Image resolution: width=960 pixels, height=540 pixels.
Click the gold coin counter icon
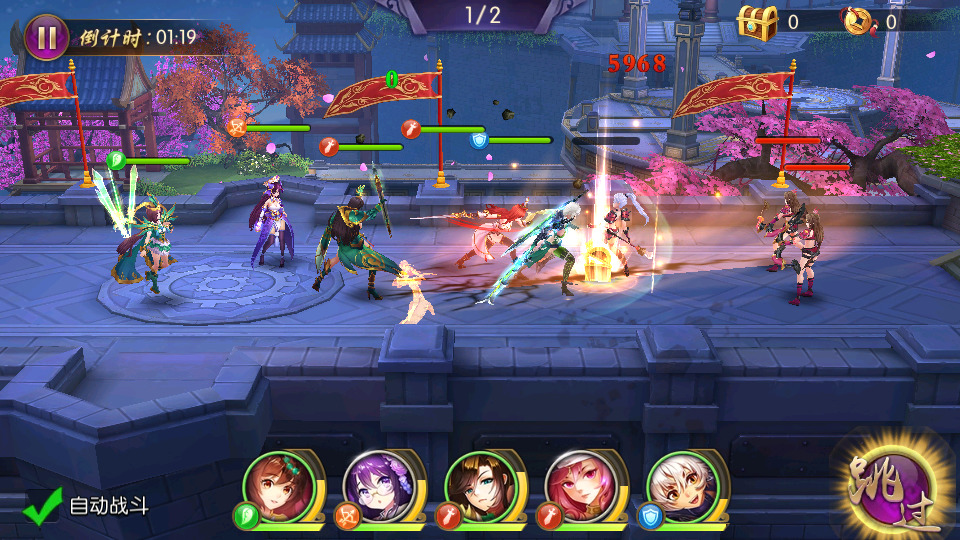click(858, 21)
